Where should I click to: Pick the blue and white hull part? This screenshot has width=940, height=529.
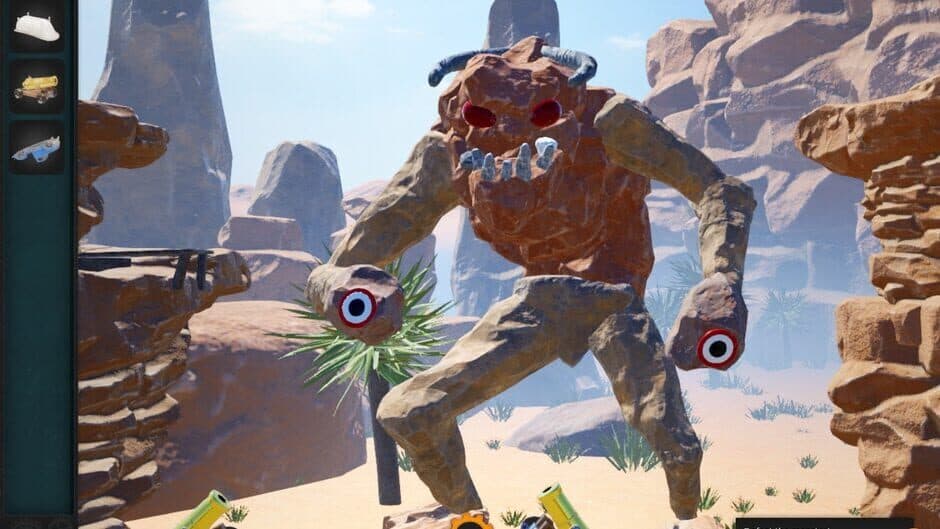coord(37,148)
